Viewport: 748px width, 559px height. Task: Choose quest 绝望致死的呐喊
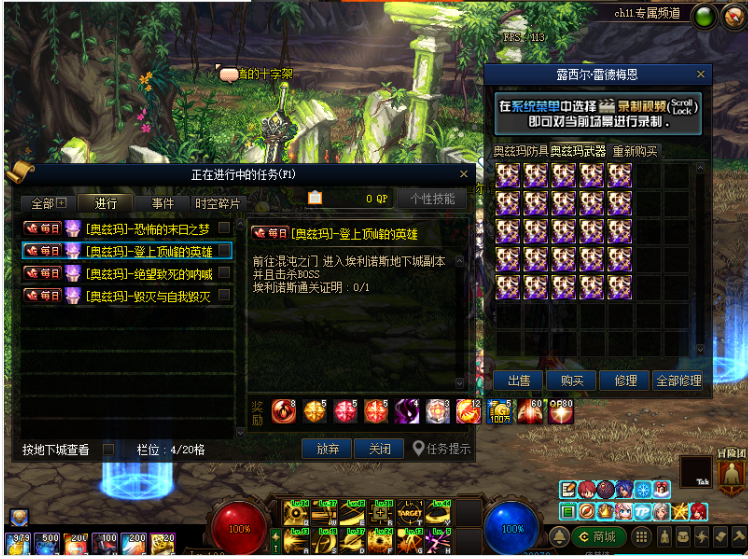(x=147, y=273)
